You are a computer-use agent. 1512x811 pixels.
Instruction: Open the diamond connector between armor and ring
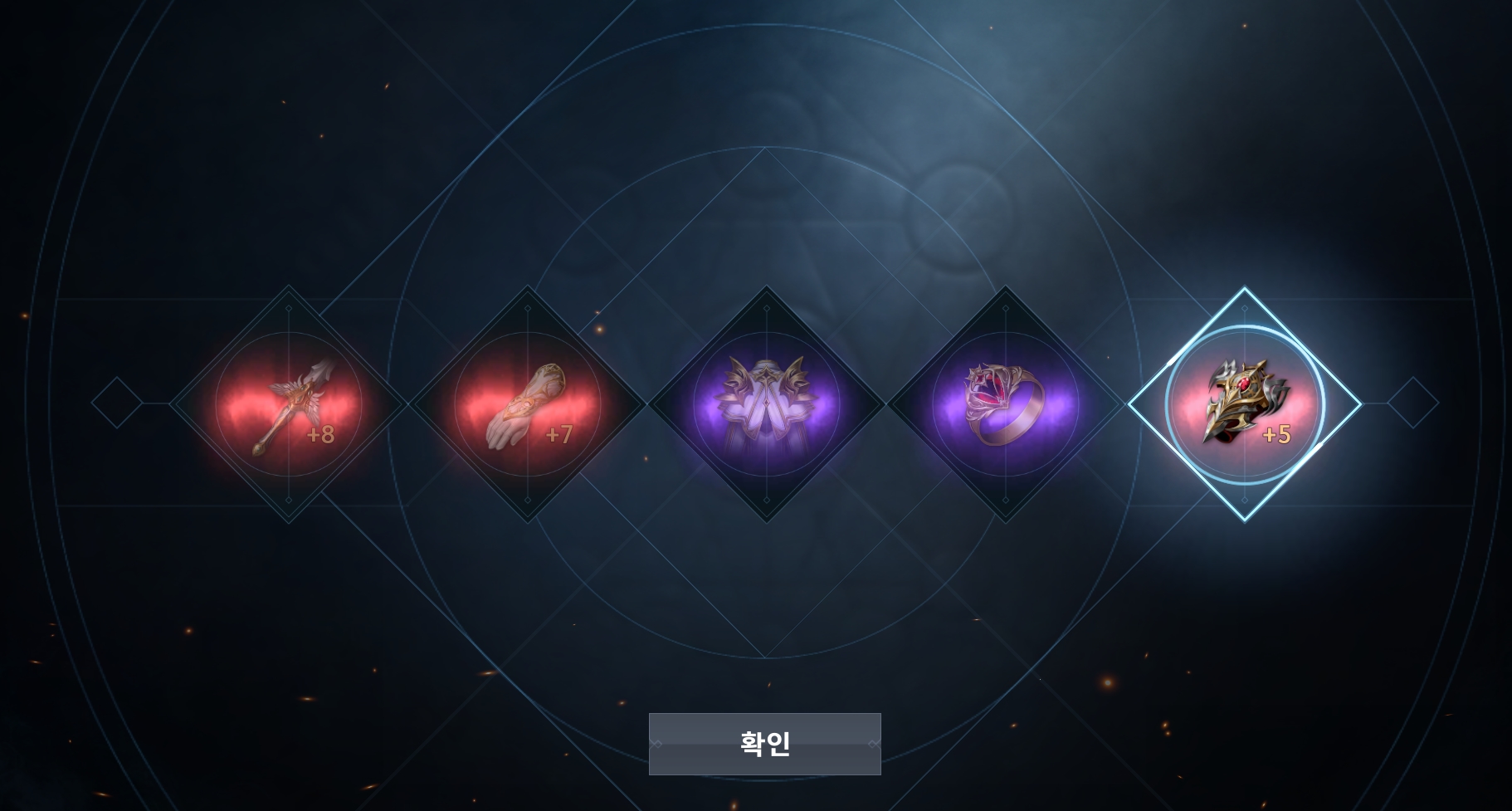886,404
